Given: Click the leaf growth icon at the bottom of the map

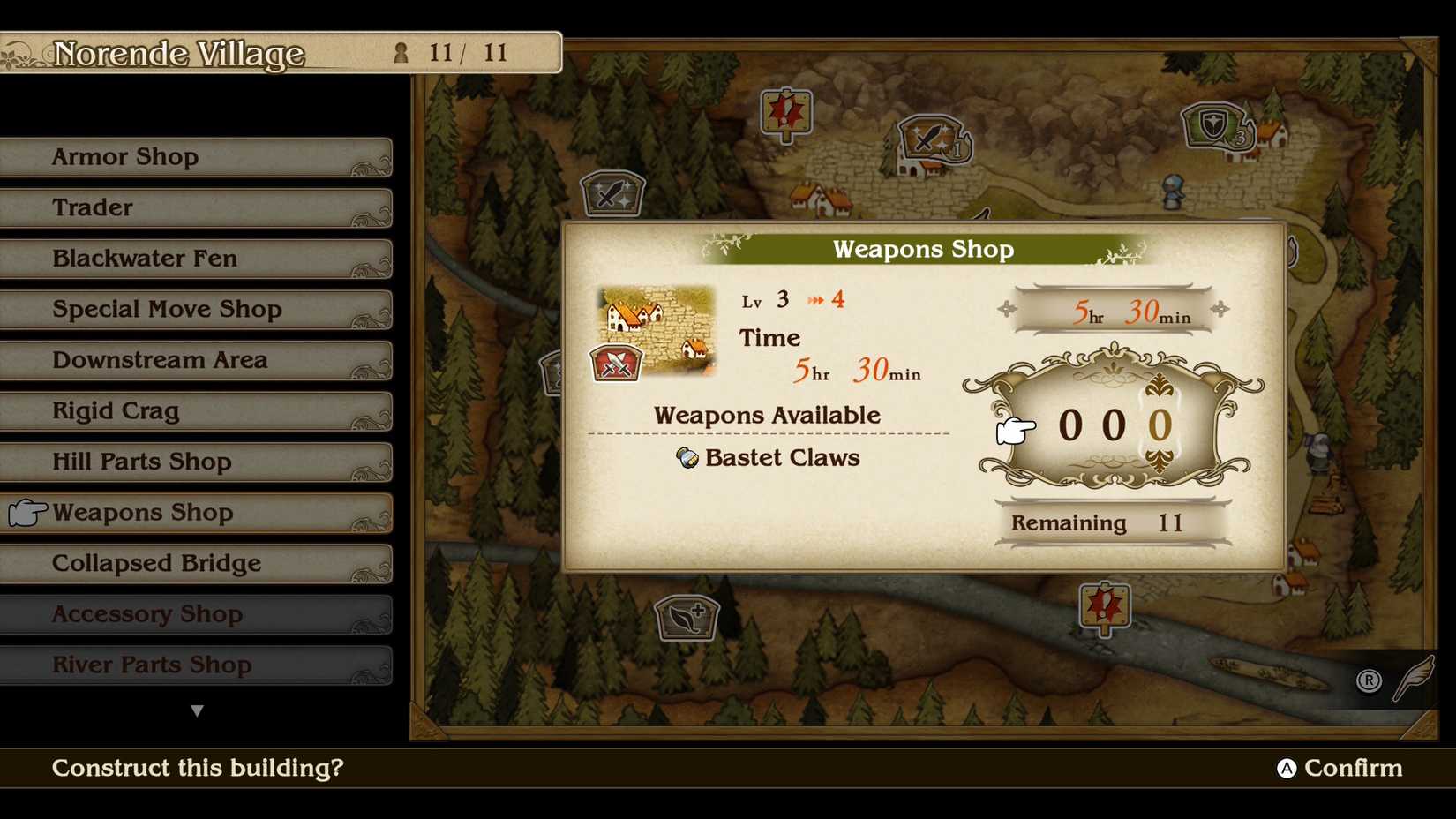Looking at the screenshot, I should click(x=689, y=618).
